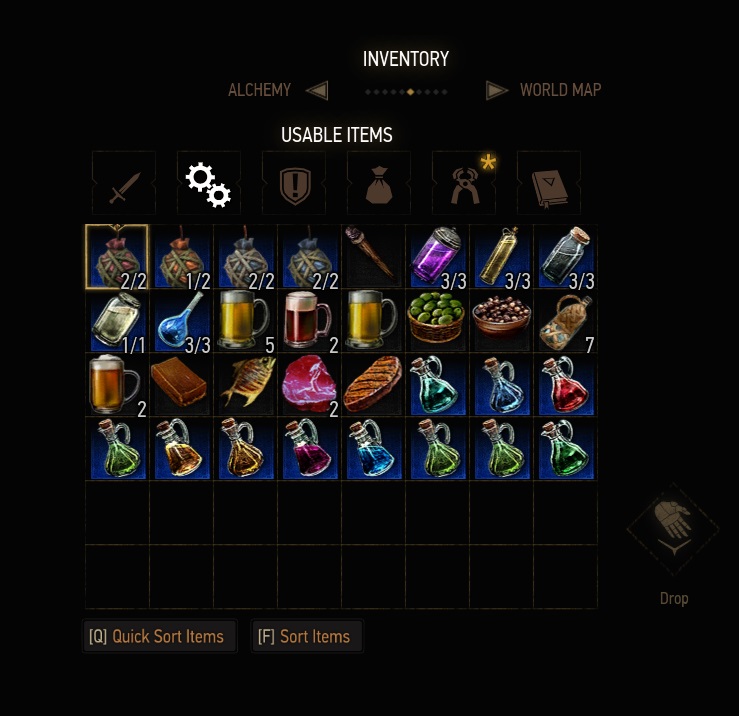This screenshot has height=716, width=739.
Task: Open the quest items tab with shield icon
Action: coord(294,184)
